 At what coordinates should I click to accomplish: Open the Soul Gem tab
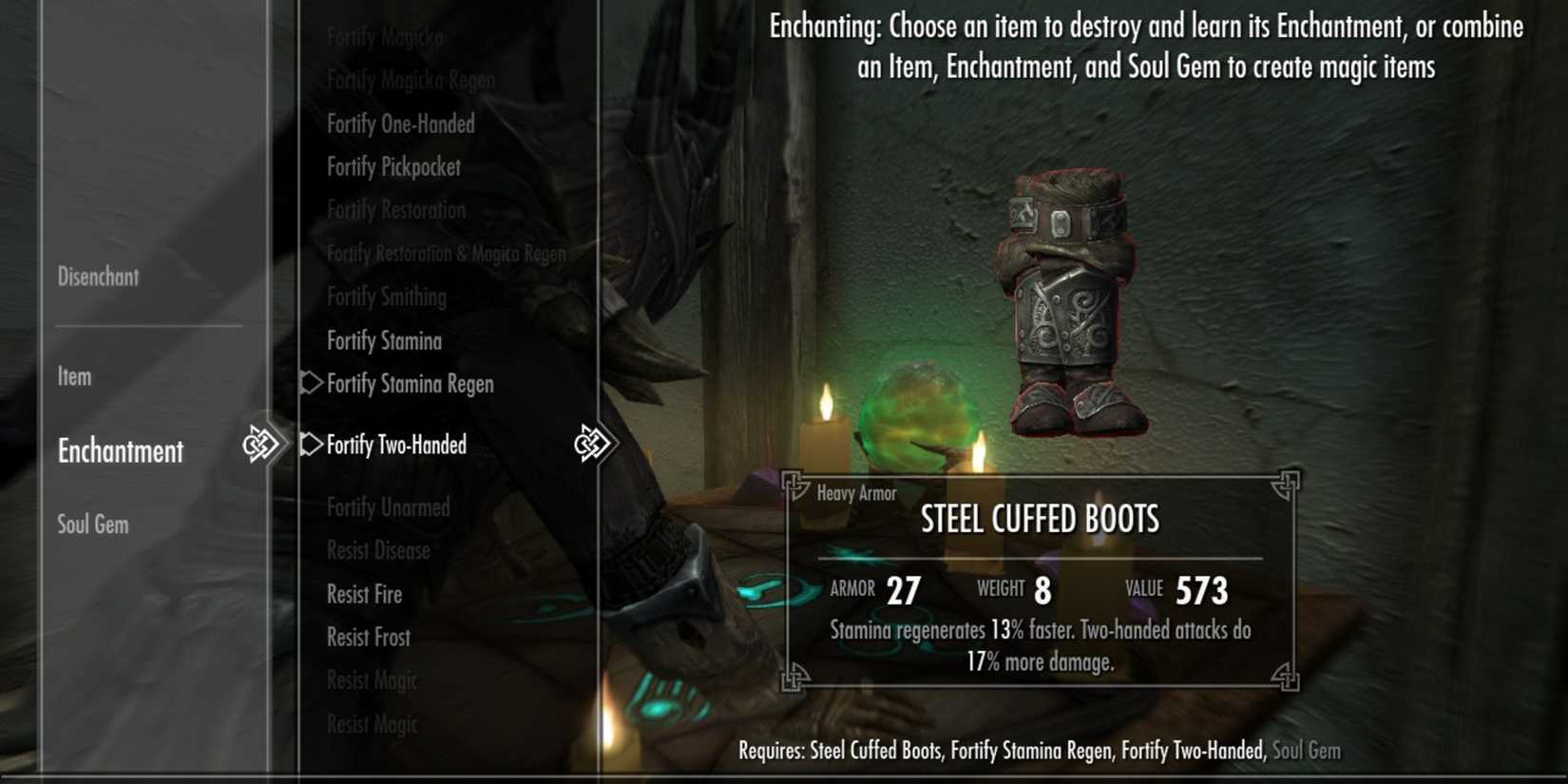click(91, 524)
